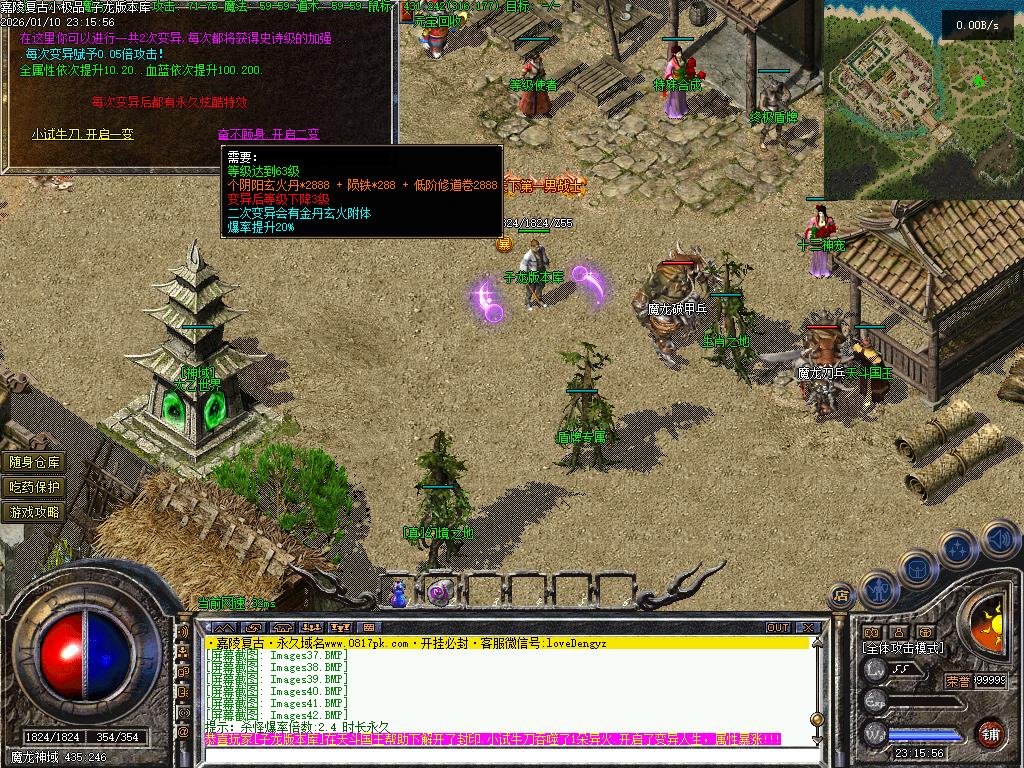This screenshot has height=768, width=1024.
Task: Click the 吃药保护 potion protection button
Action: (35, 487)
